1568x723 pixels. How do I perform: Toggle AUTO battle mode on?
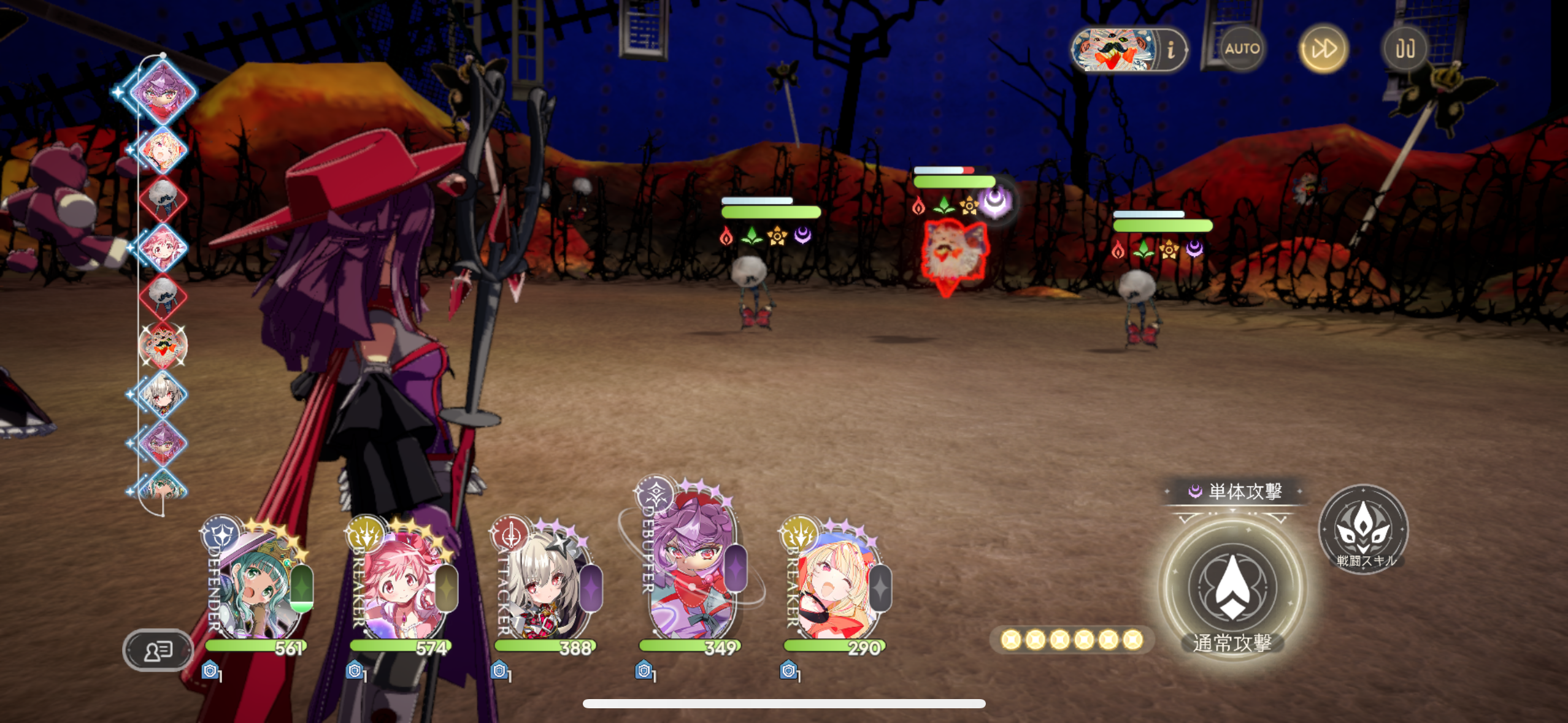1242,50
